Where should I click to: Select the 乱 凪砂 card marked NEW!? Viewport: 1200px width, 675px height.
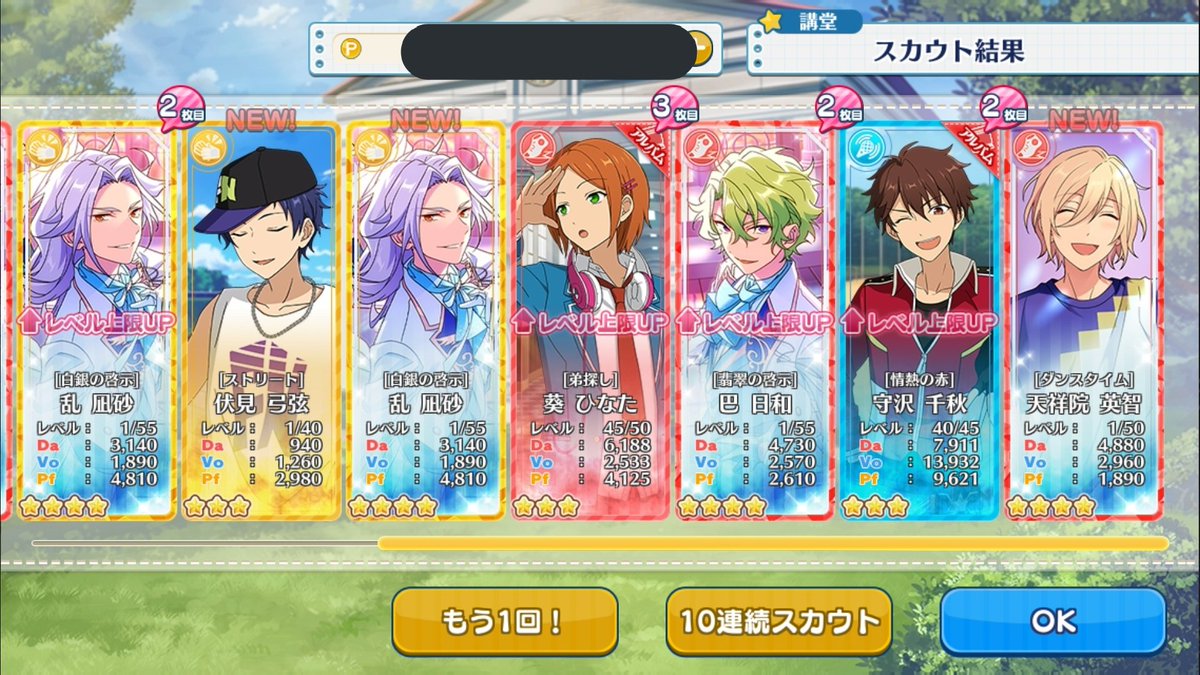tap(426, 320)
